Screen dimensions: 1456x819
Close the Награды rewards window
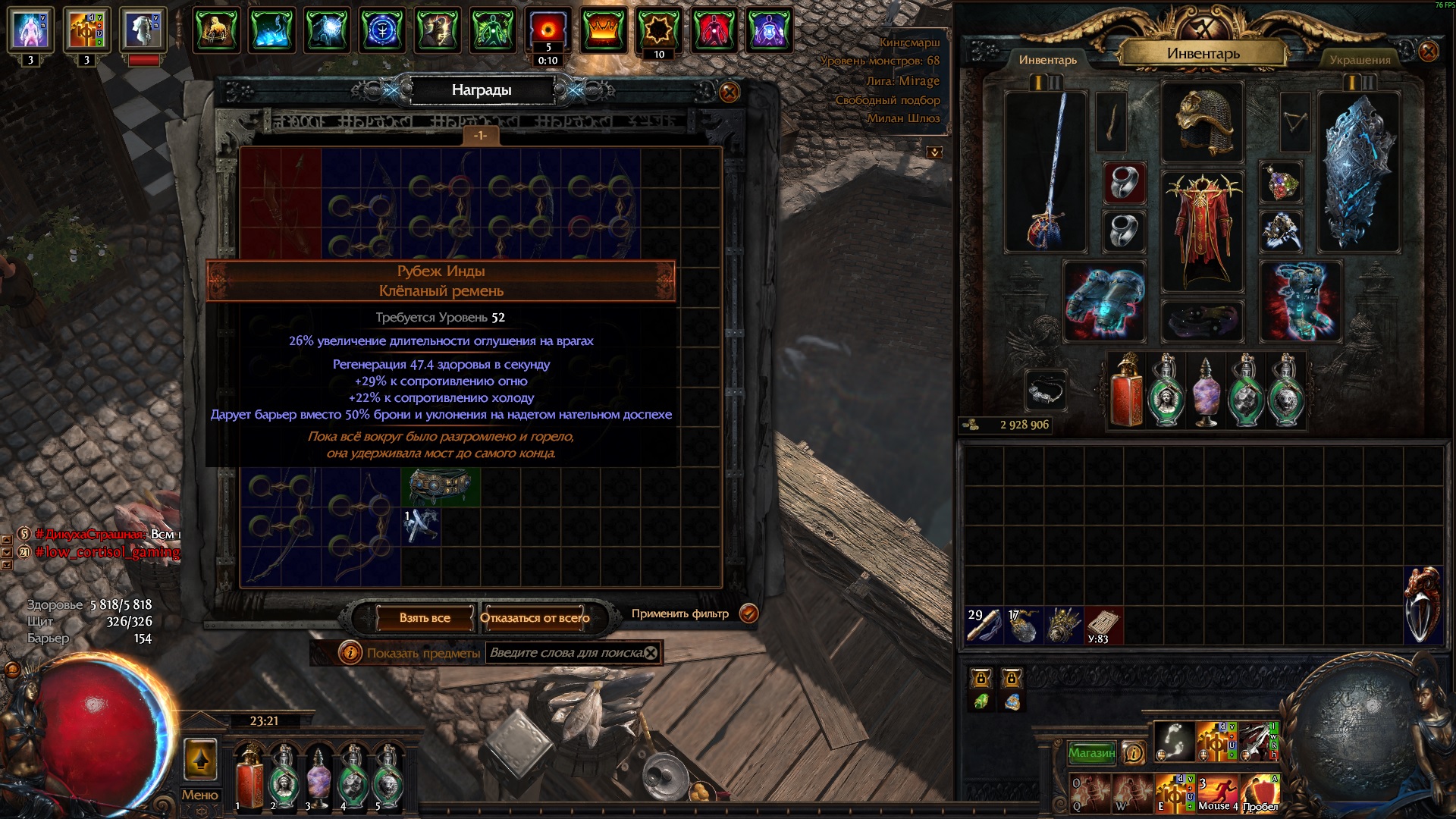click(x=729, y=93)
